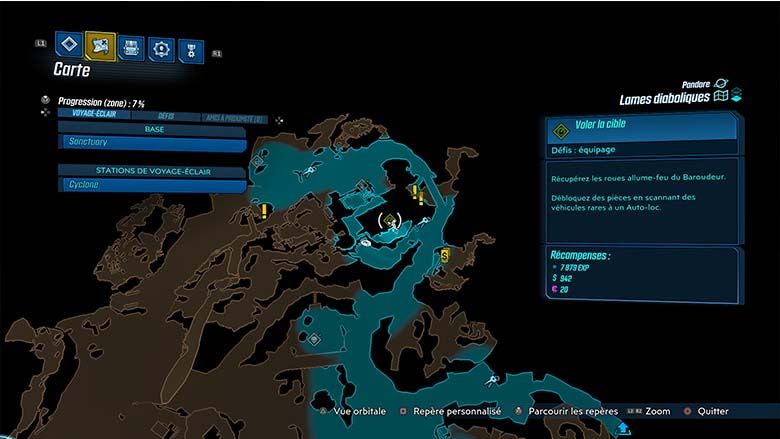
Task: Switch to the skills tab icon
Action: 161,48
